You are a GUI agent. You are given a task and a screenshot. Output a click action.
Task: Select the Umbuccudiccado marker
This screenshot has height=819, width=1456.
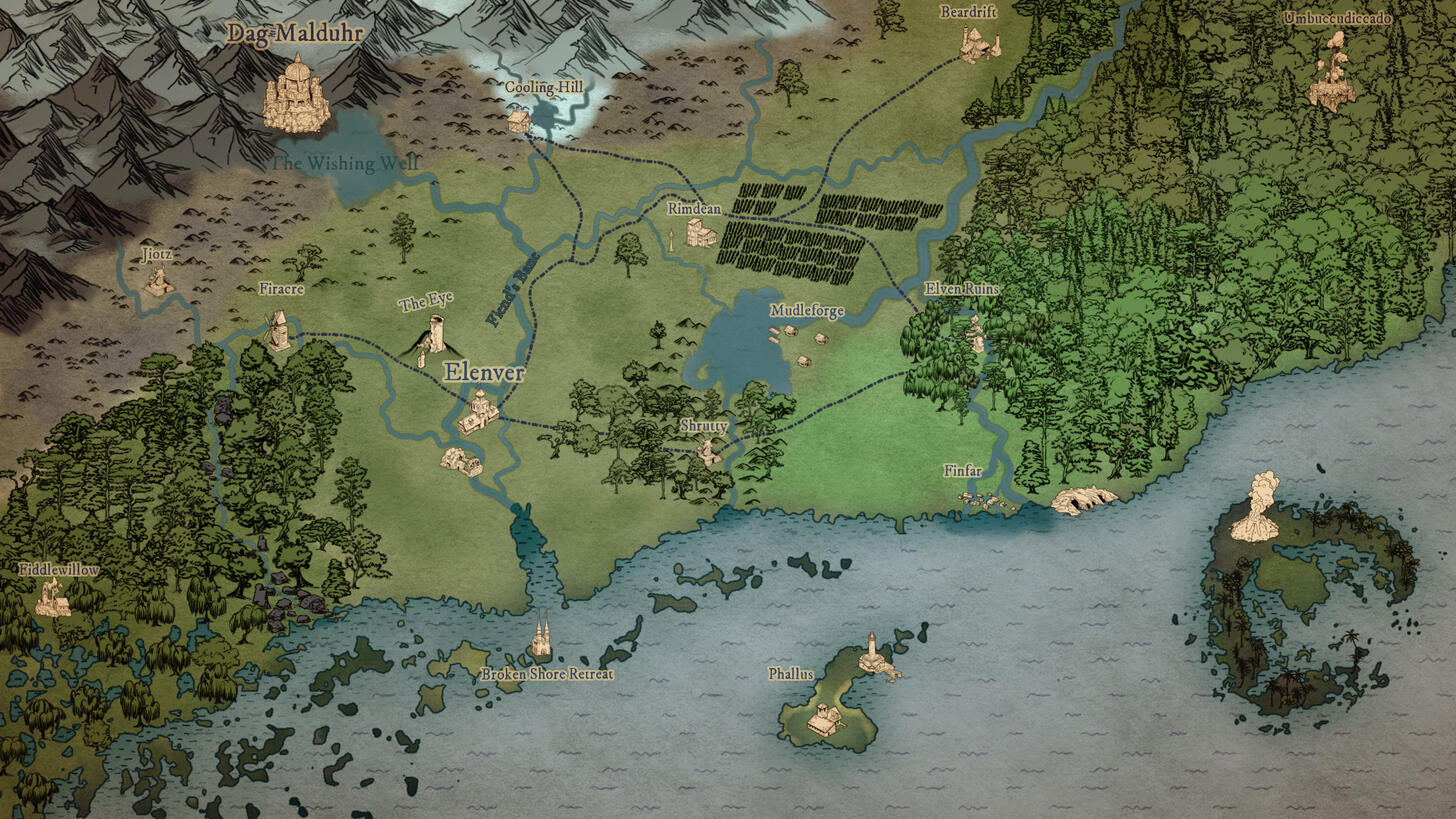[x=1332, y=75]
